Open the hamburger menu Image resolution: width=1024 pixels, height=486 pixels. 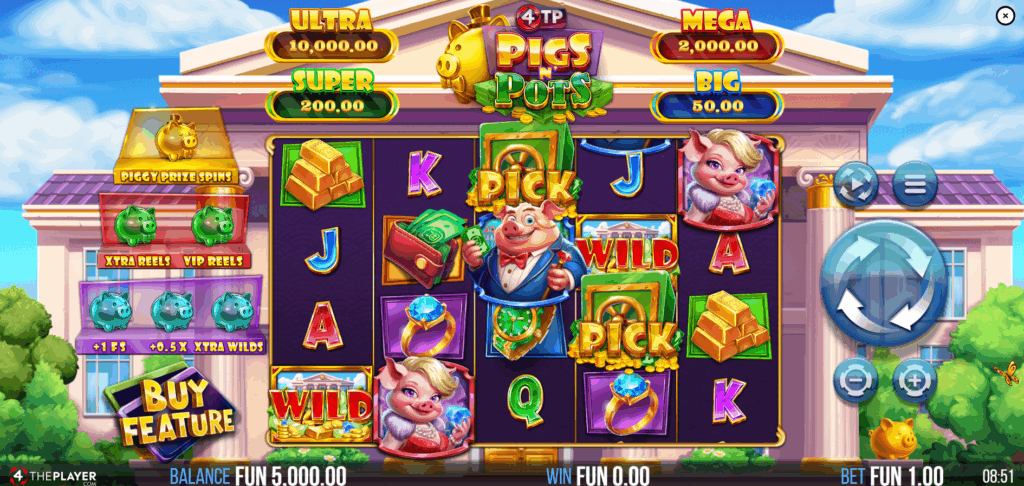(914, 184)
